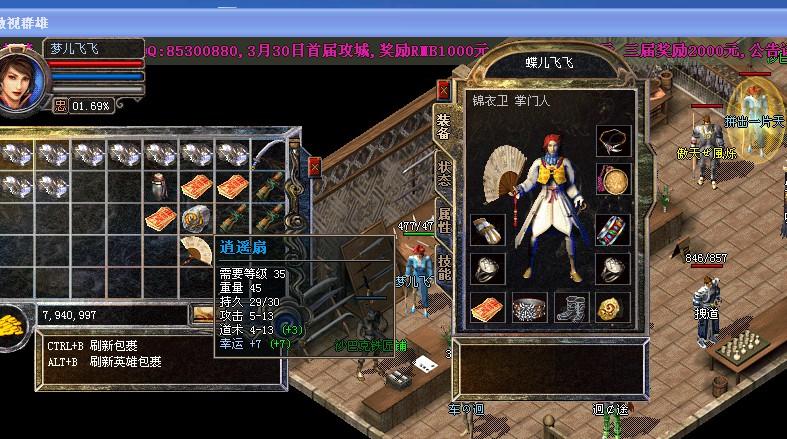
Task: Pick the dark potion jar in bag
Action: (160, 185)
